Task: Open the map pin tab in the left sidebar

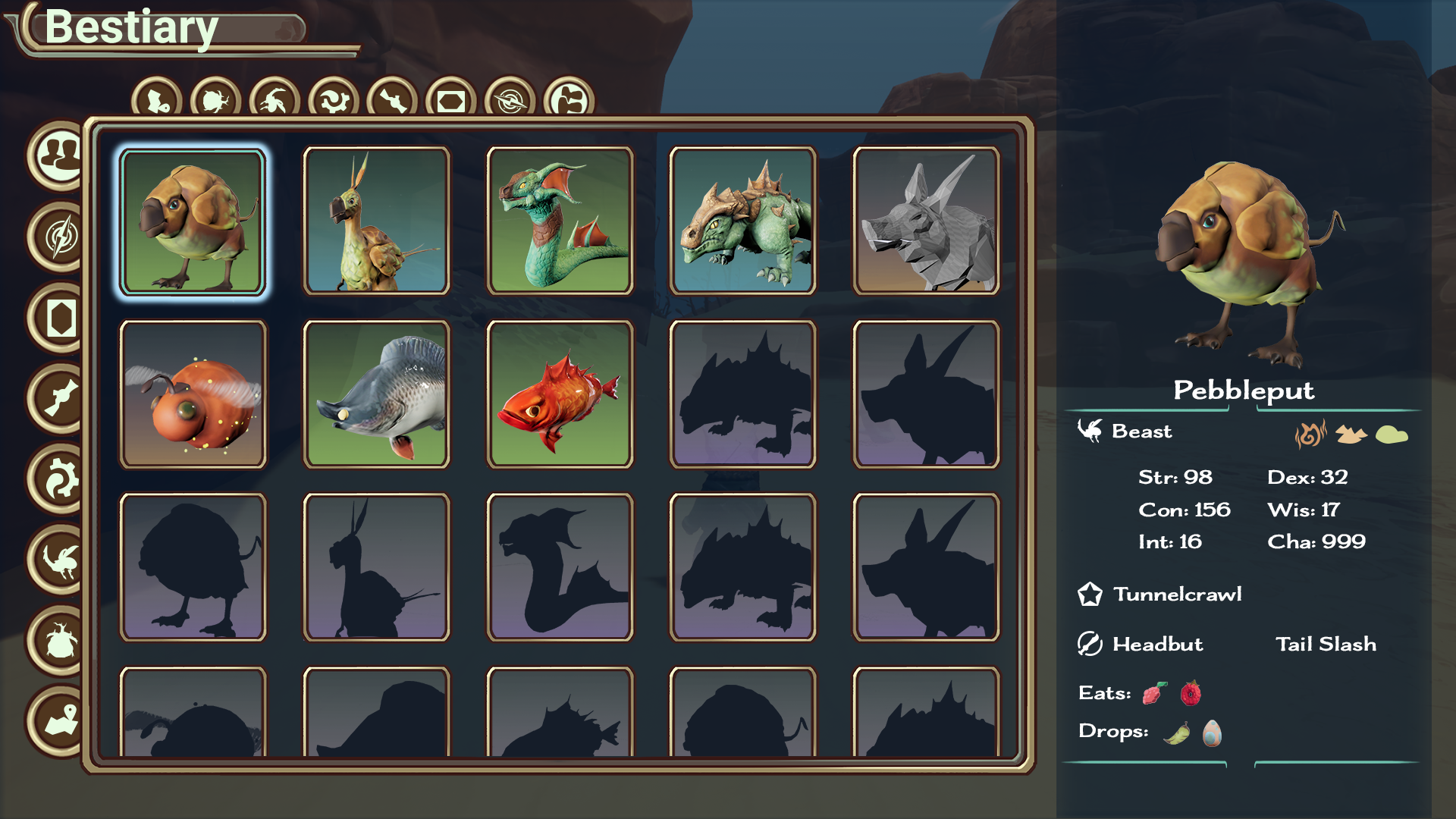Action: coord(61,720)
